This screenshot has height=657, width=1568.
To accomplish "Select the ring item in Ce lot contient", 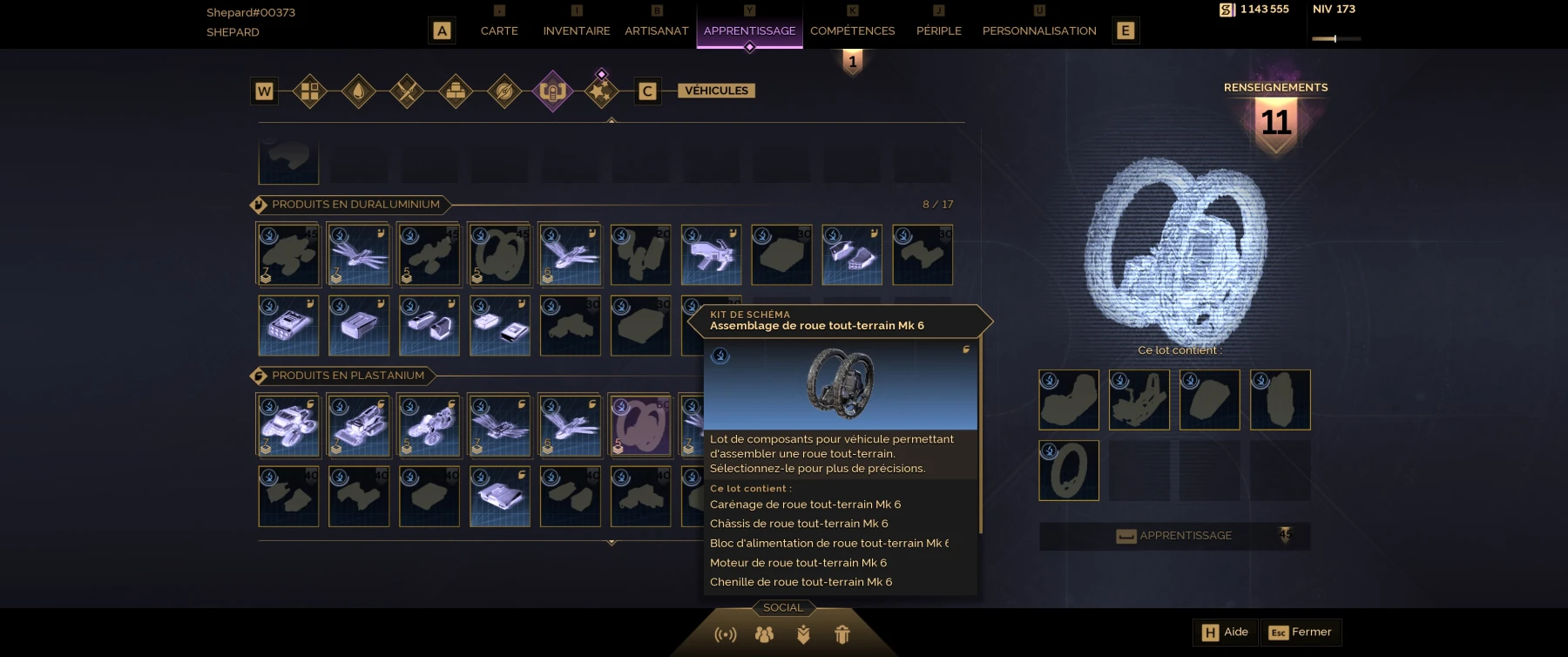I will tap(1069, 471).
